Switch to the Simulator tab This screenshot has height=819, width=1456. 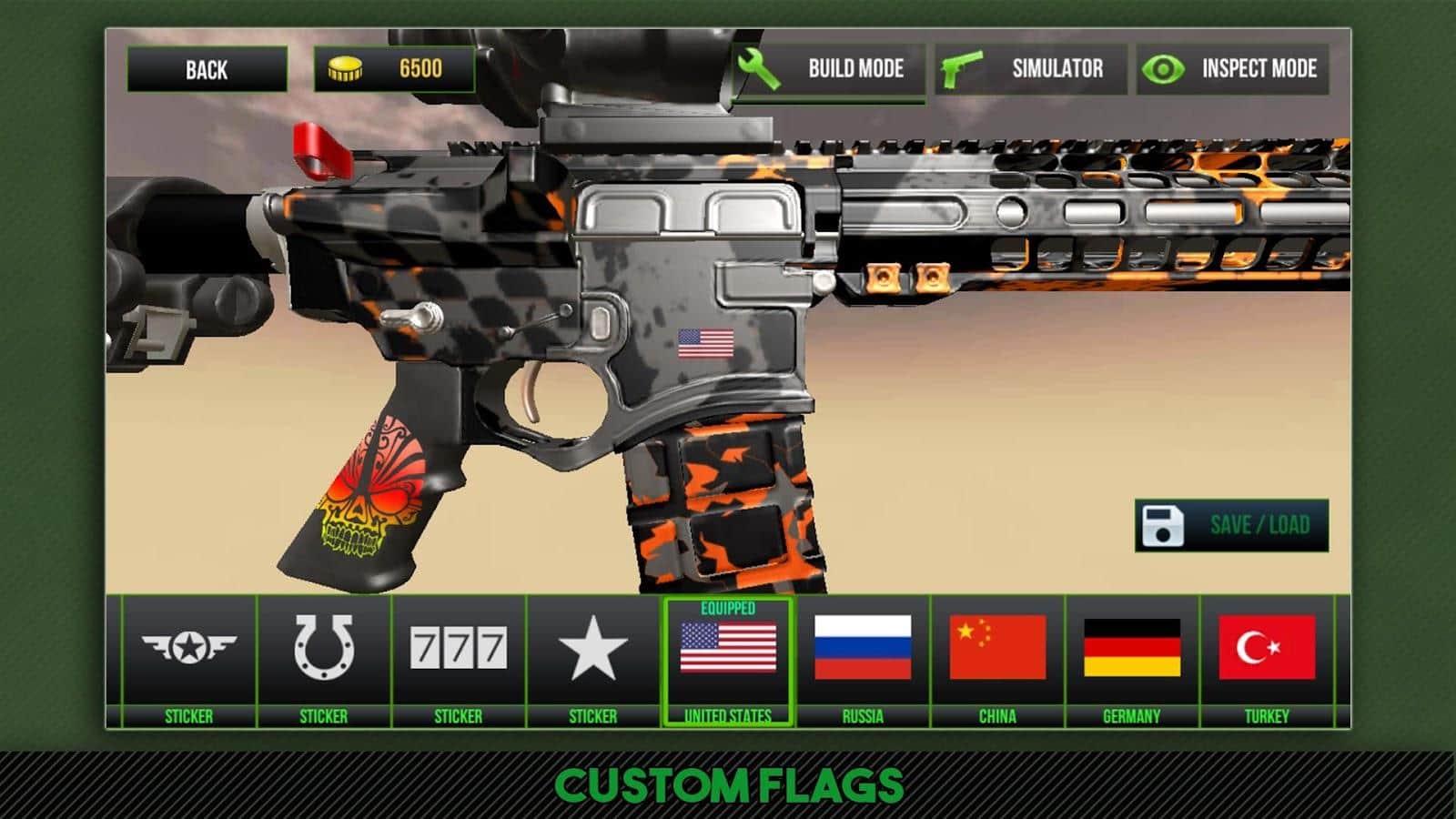coord(1056,69)
